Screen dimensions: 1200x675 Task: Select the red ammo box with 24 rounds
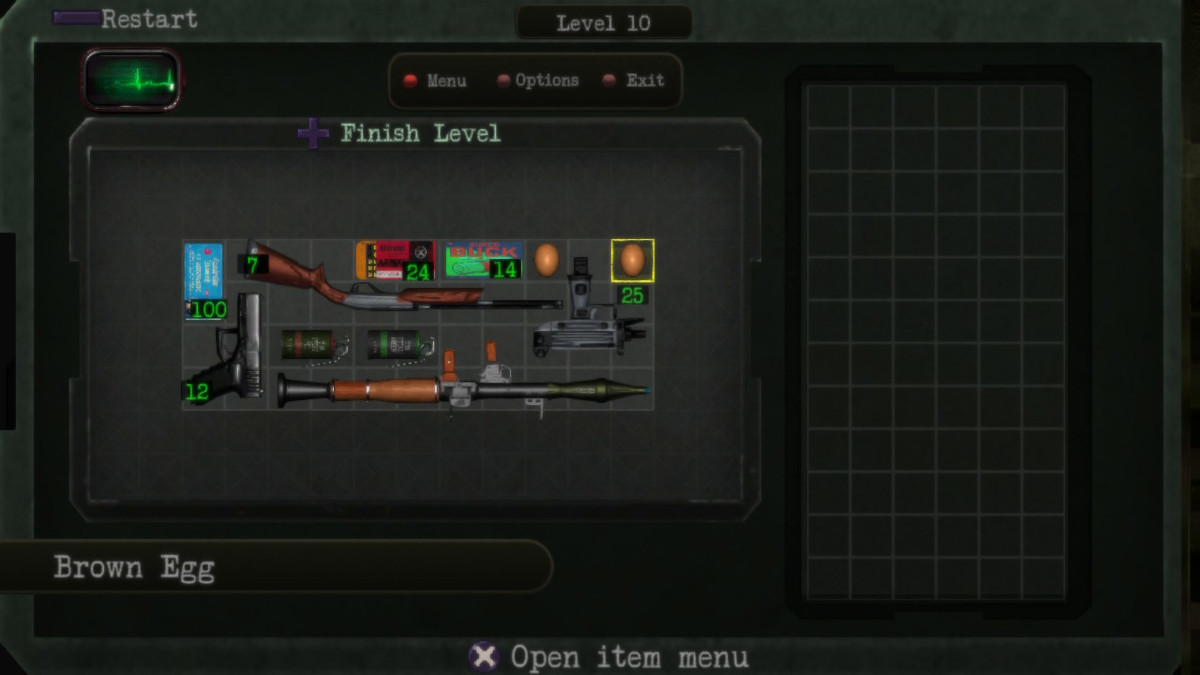(x=393, y=259)
